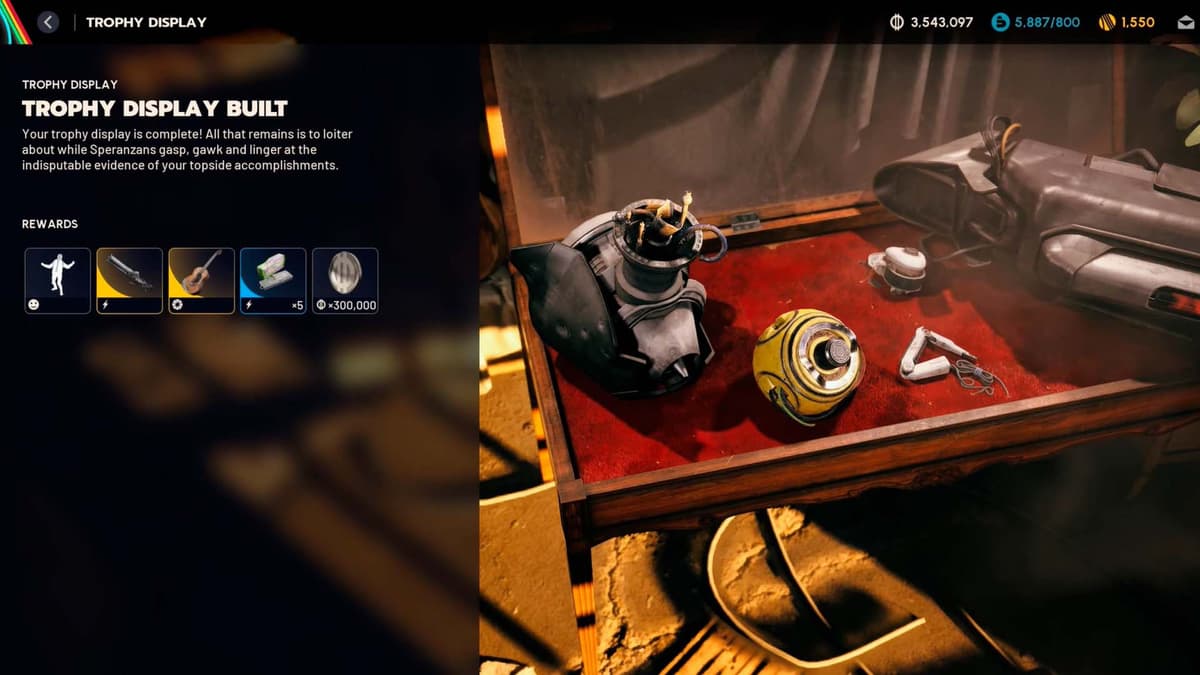Select the dancing emote reward

click(x=57, y=281)
